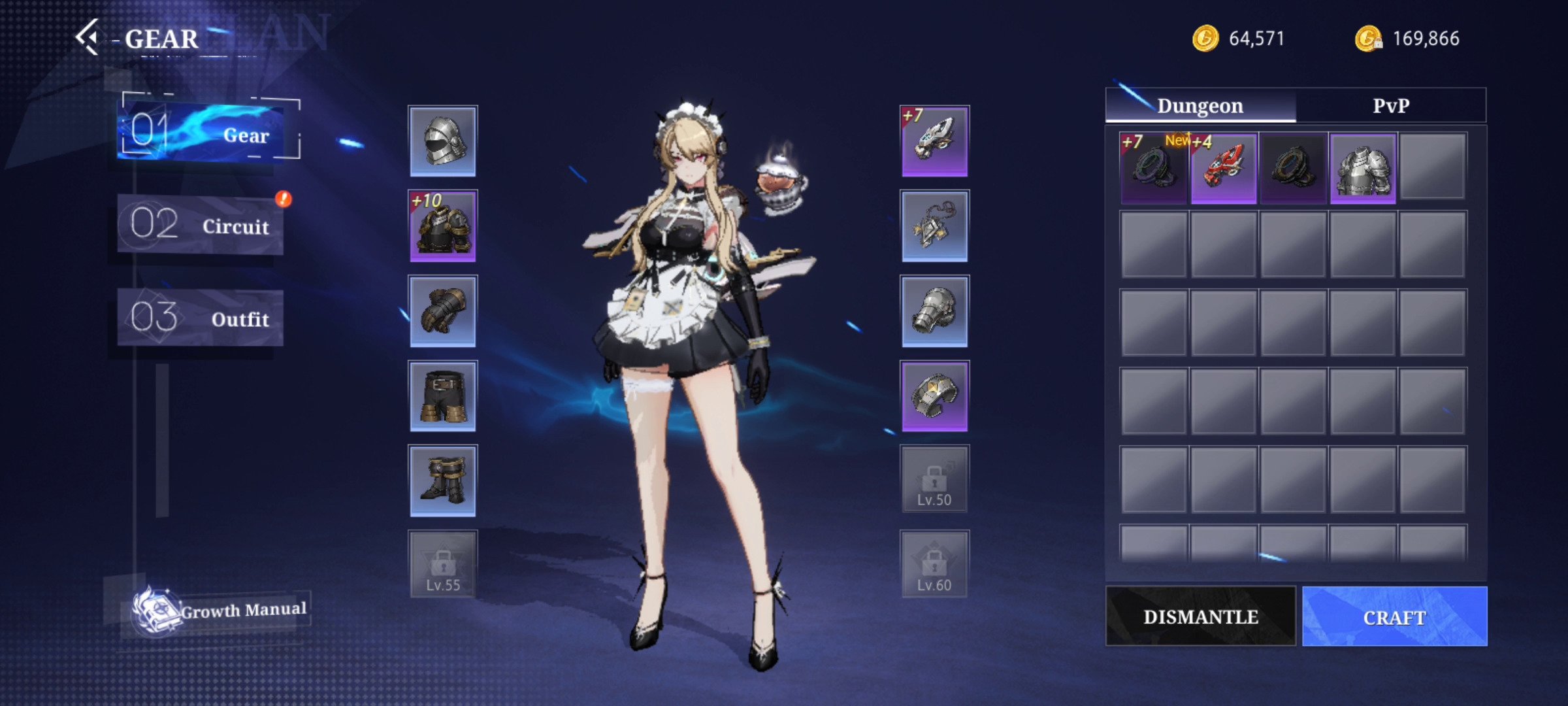Select the New +4 red weapon item

pos(1223,169)
